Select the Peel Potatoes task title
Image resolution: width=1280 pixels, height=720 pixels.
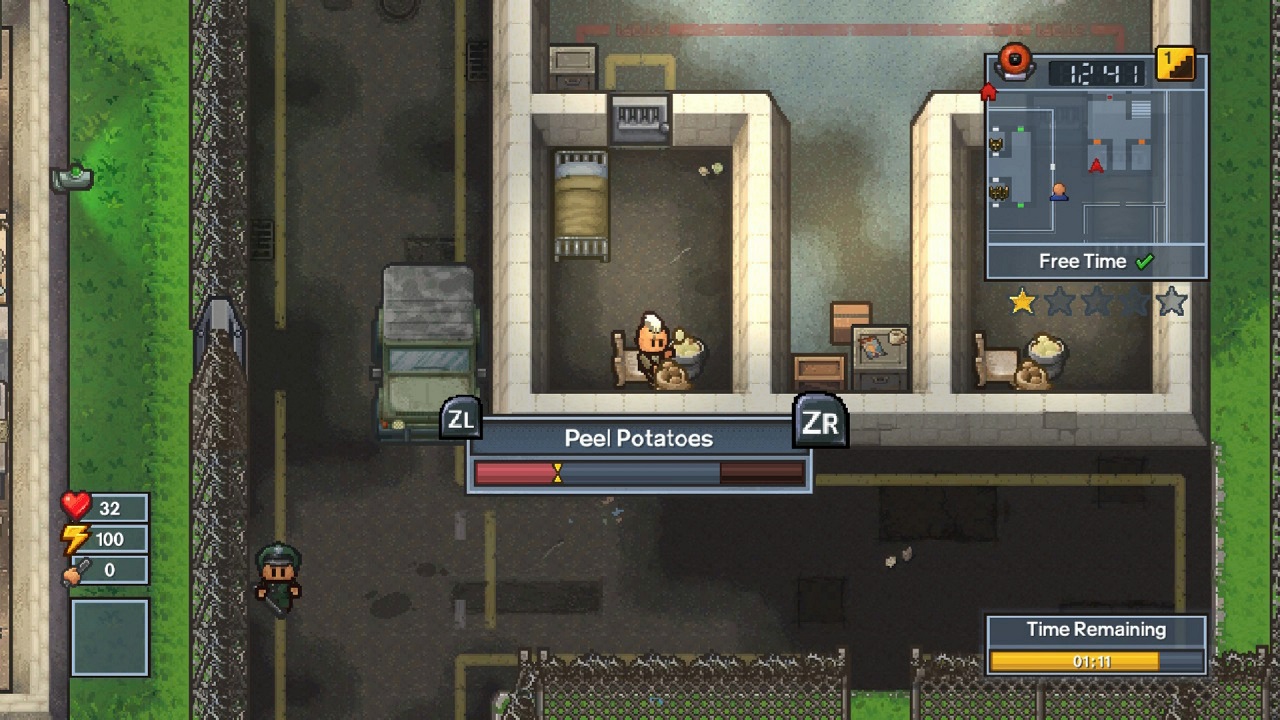(638, 438)
